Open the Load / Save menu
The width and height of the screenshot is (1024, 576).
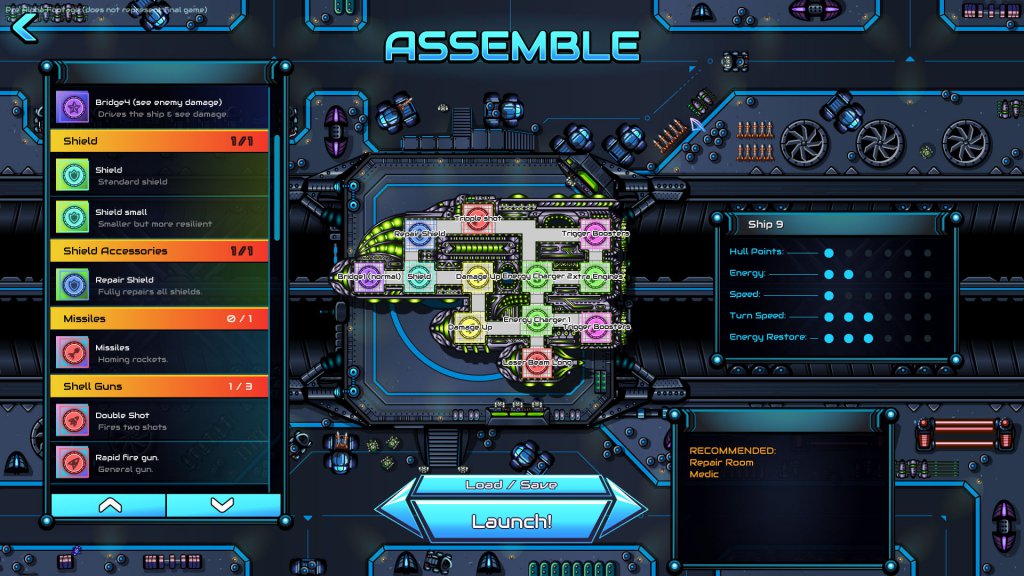click(x=511, y=485)
